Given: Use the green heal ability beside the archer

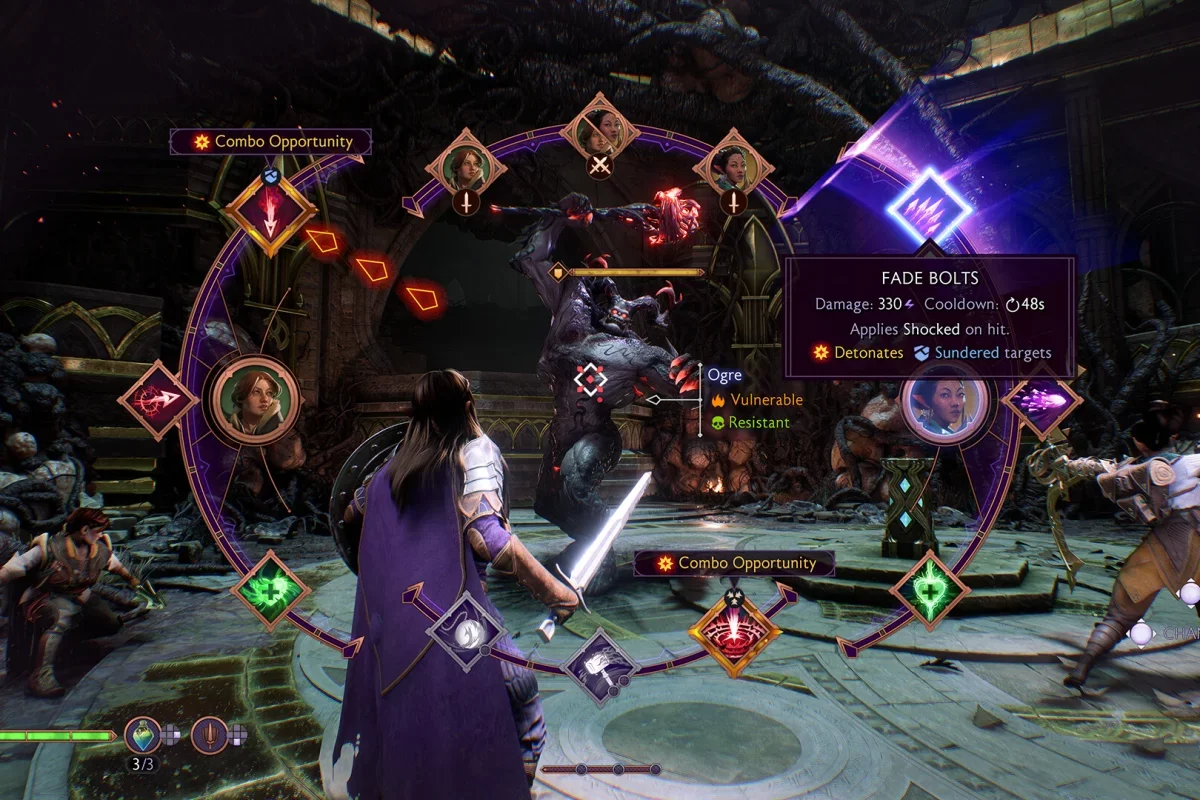Looking at the screenshot, I should pyautogui.click(x=928, y=590).
